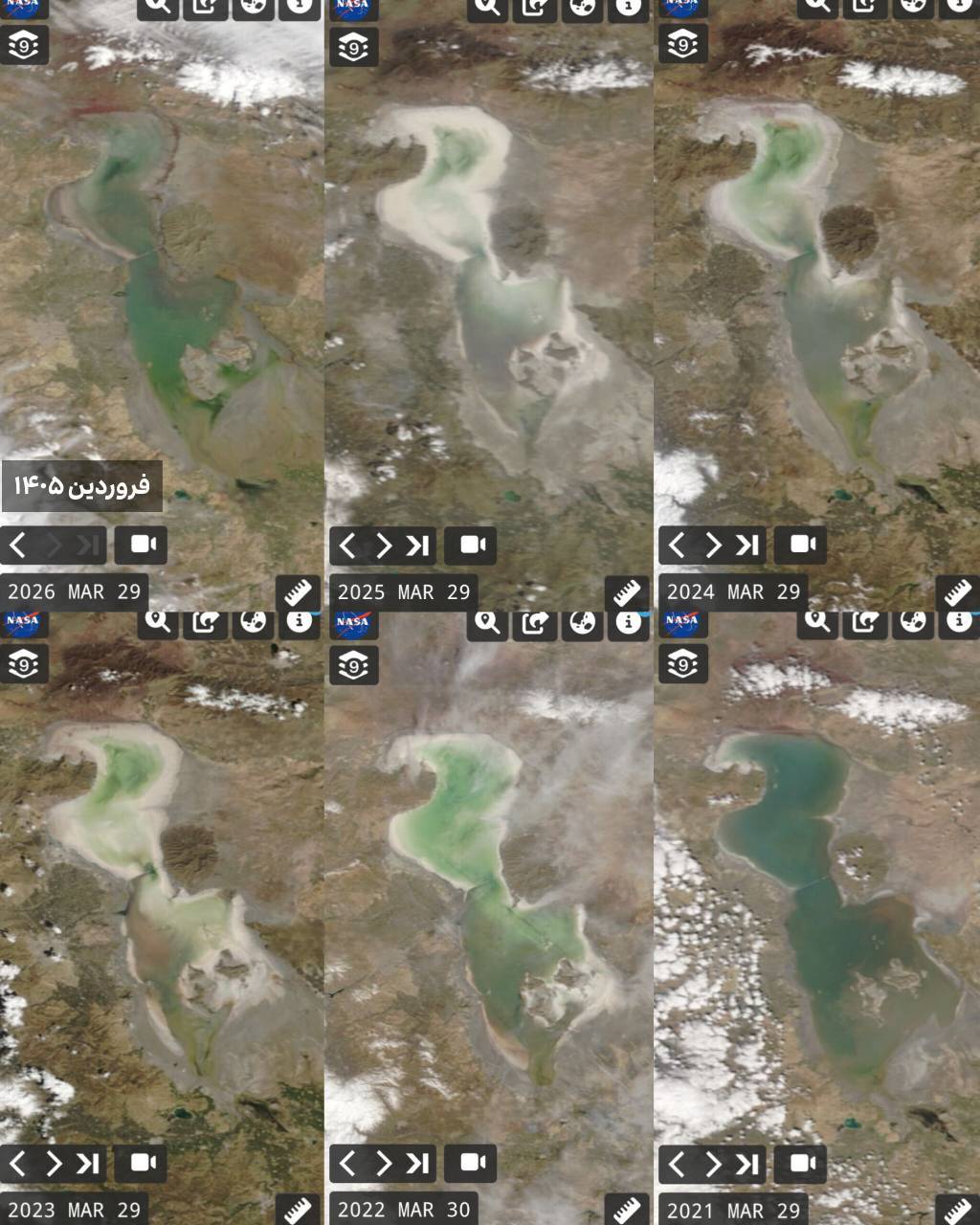Show the info menu in the 2022 panel

pos(628,623)
